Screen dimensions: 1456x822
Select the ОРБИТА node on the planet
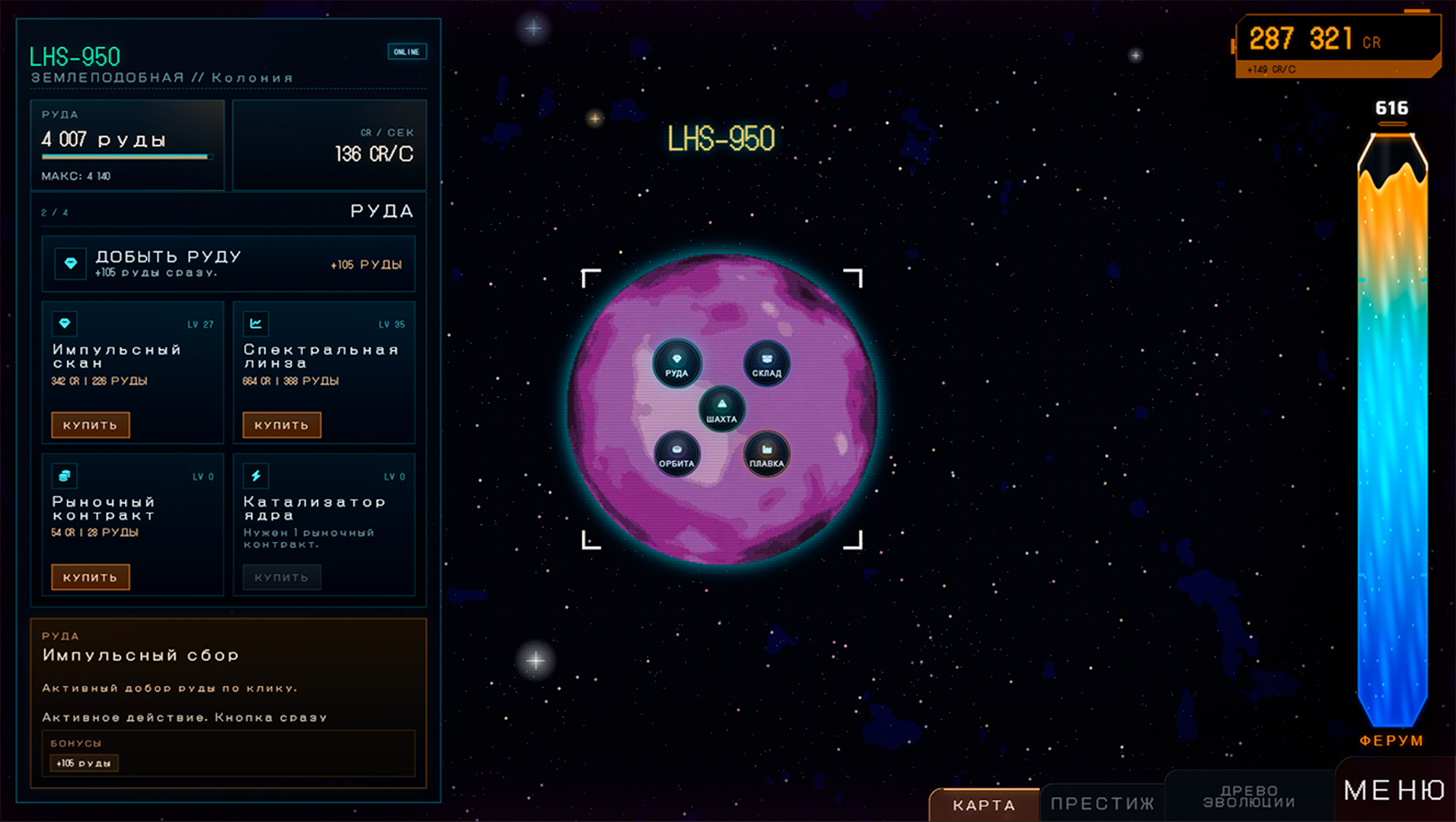[678, 455]
